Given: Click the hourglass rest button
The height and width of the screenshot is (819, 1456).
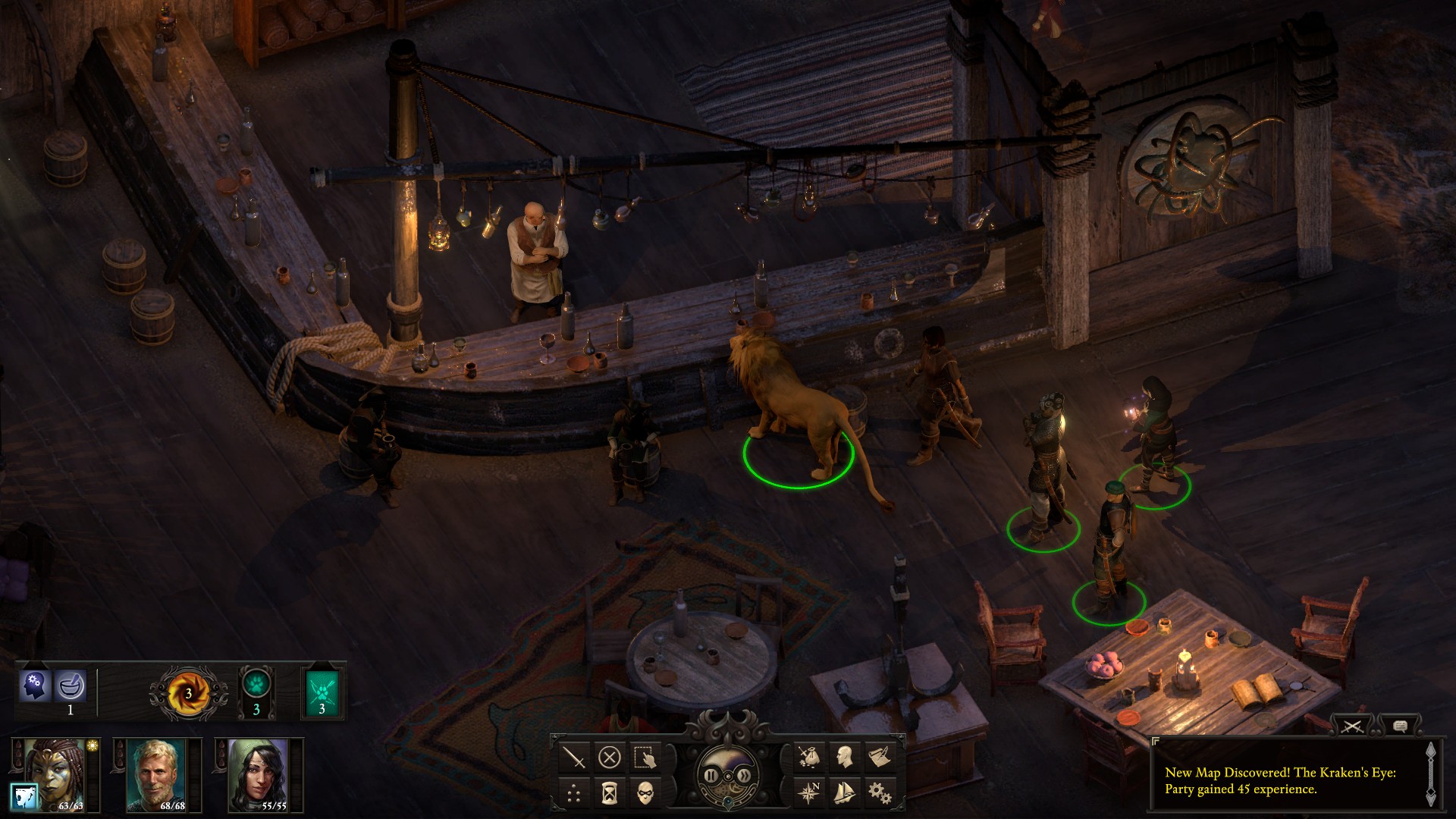Looking at the screenshot, I should (x=610, y=793).
